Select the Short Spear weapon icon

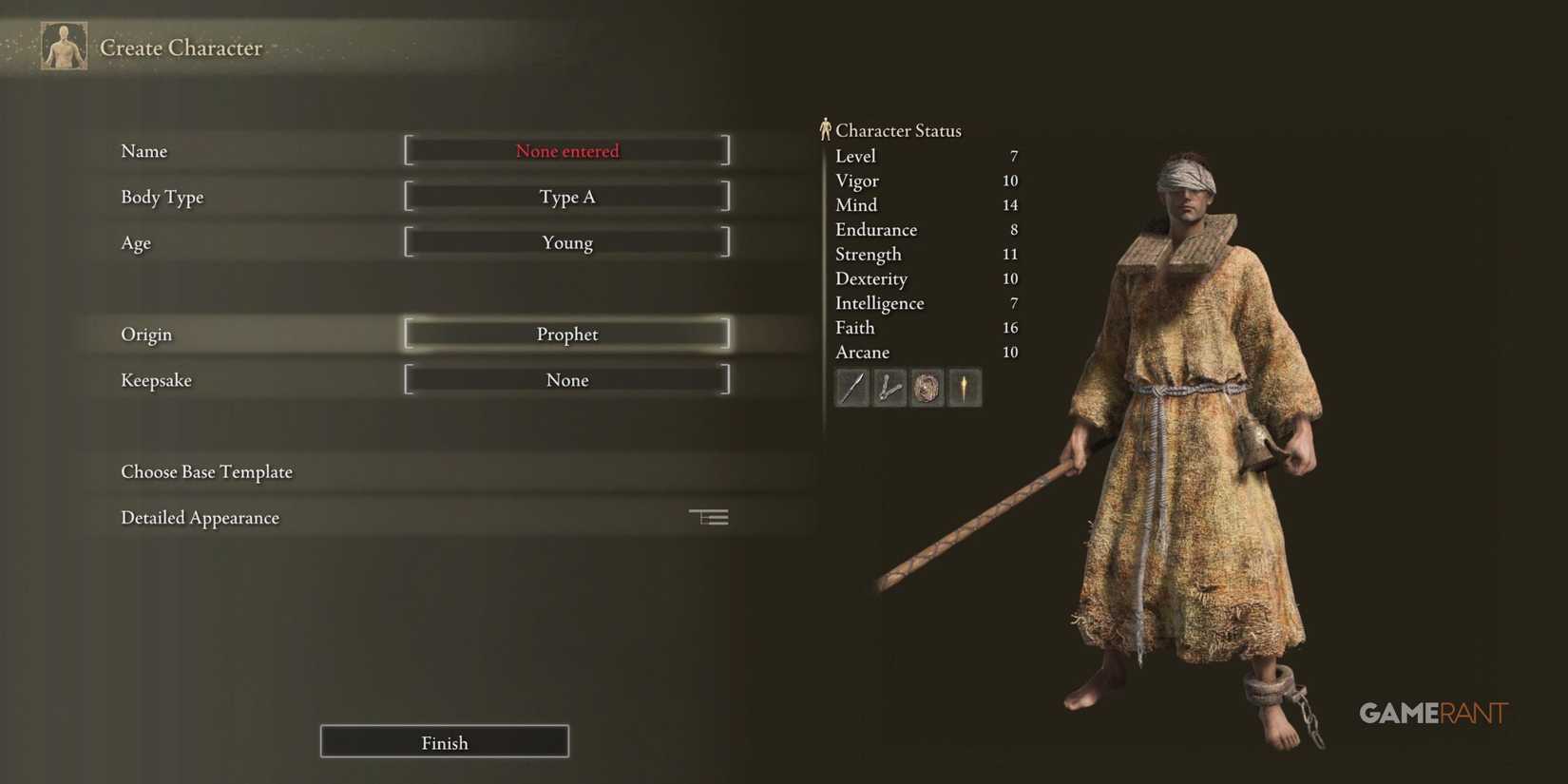[851, 388]
